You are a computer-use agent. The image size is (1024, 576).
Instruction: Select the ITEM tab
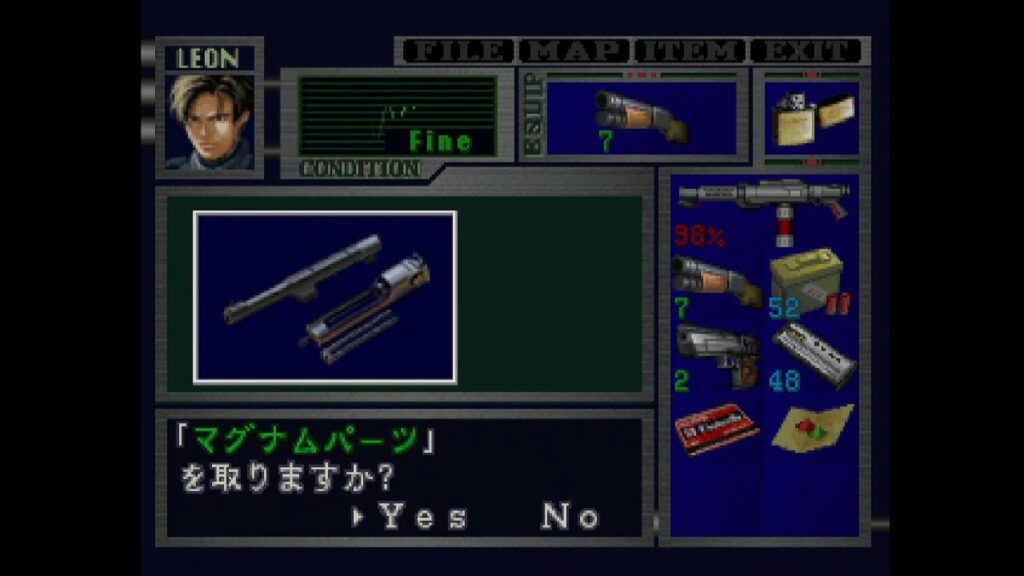point(690,51)
